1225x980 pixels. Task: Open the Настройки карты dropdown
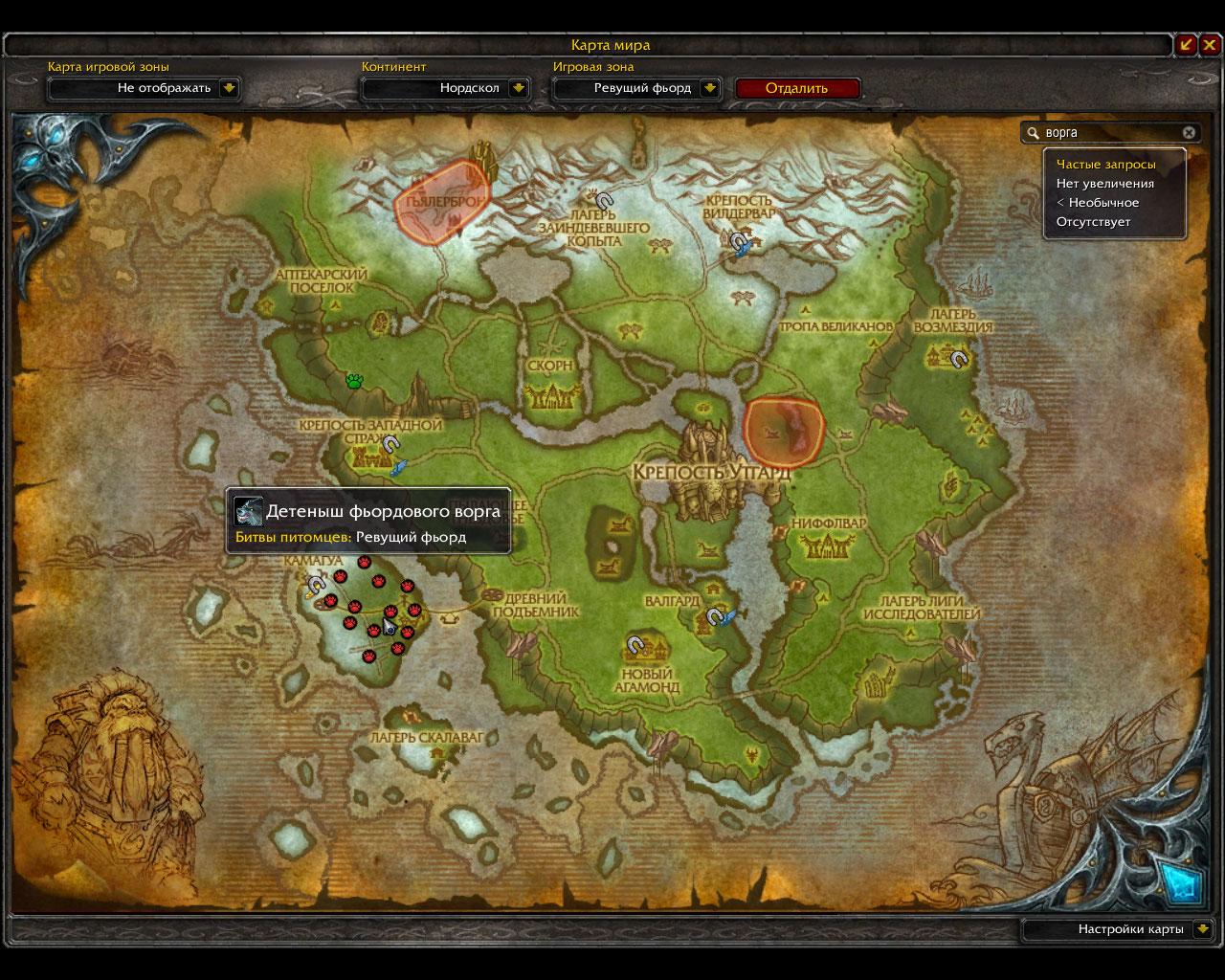click(1203, 929)
